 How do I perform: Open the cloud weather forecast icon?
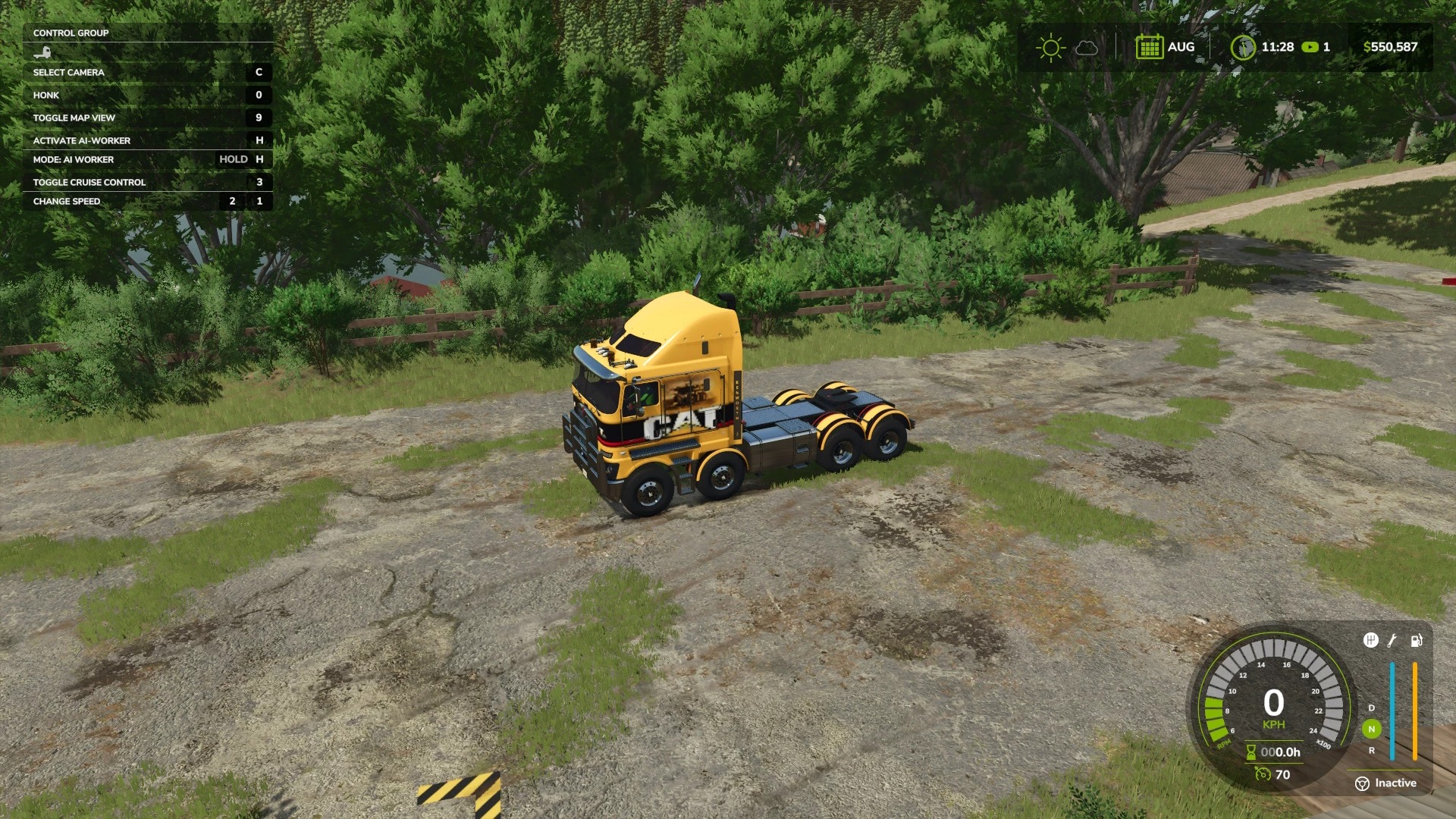(1087, 47)
